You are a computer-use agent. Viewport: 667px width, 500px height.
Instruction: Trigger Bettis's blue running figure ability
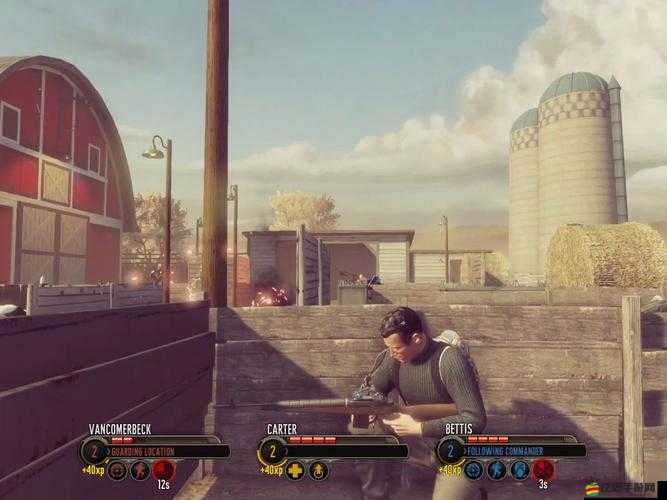pos(497,469)
